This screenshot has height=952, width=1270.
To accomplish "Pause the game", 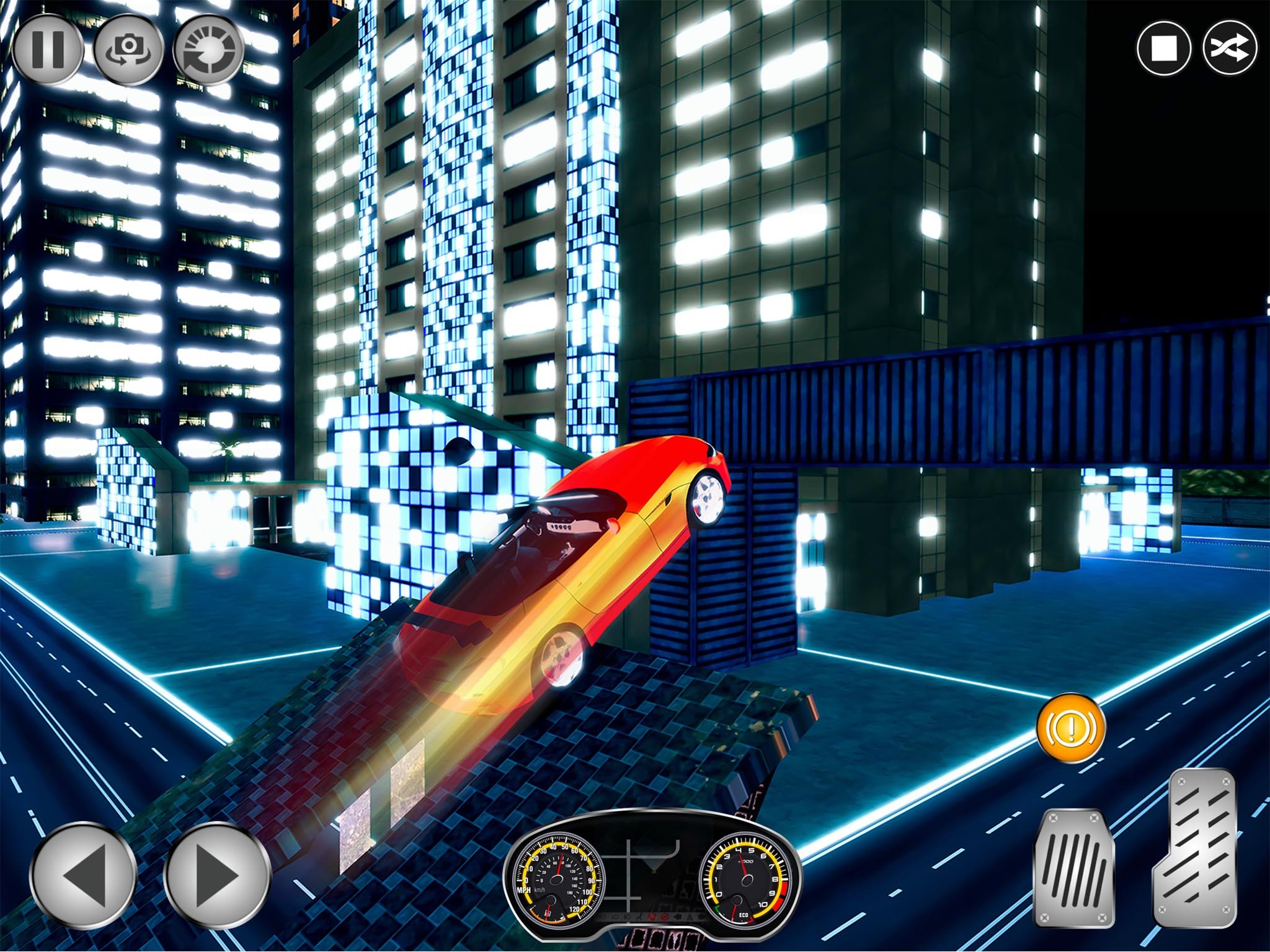I will point(47,48).
